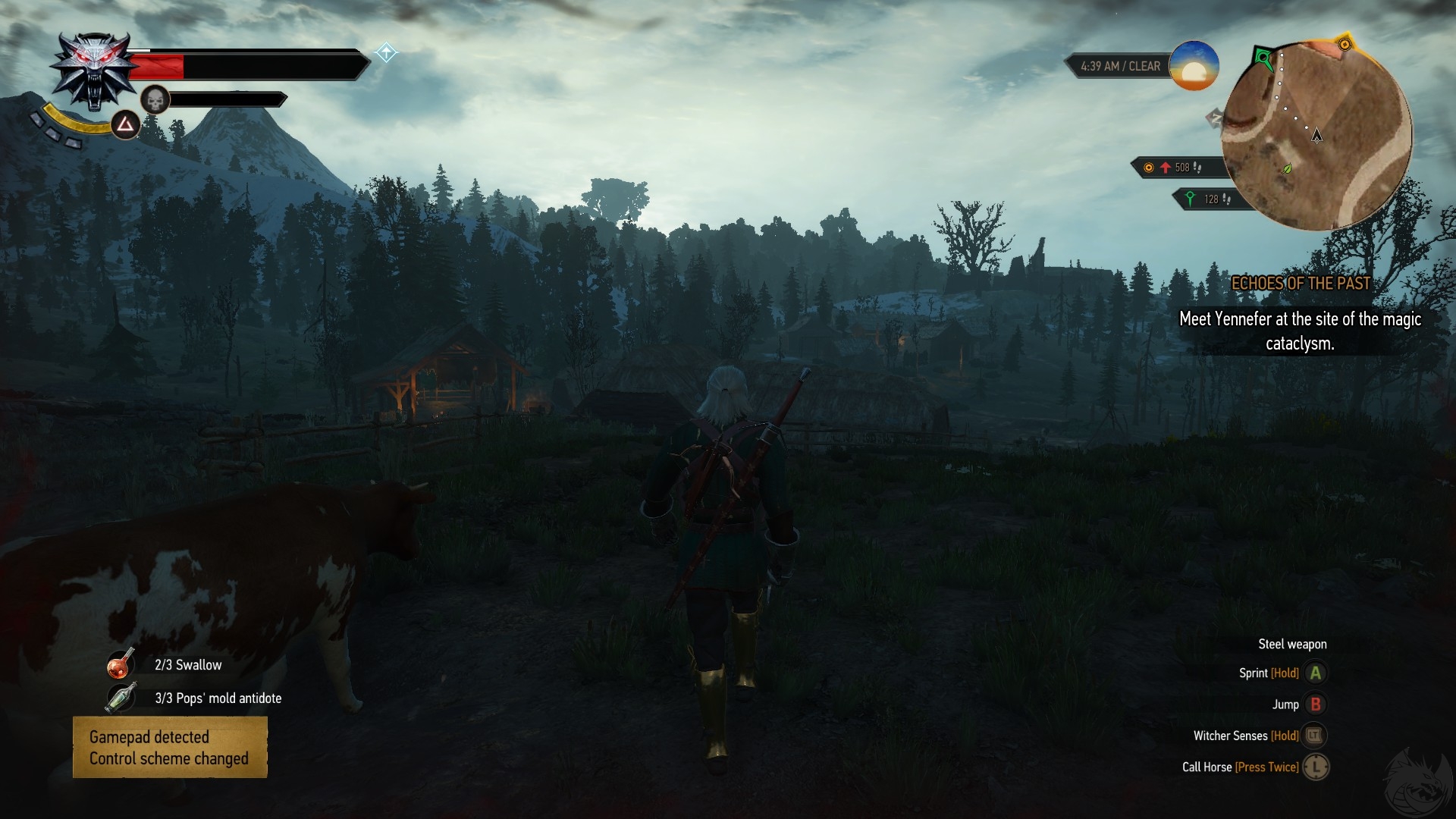Click the skull toxicity icon
Image resolution: width=1456 pixels, height=819 pixels.
click(x=155, y=99)
